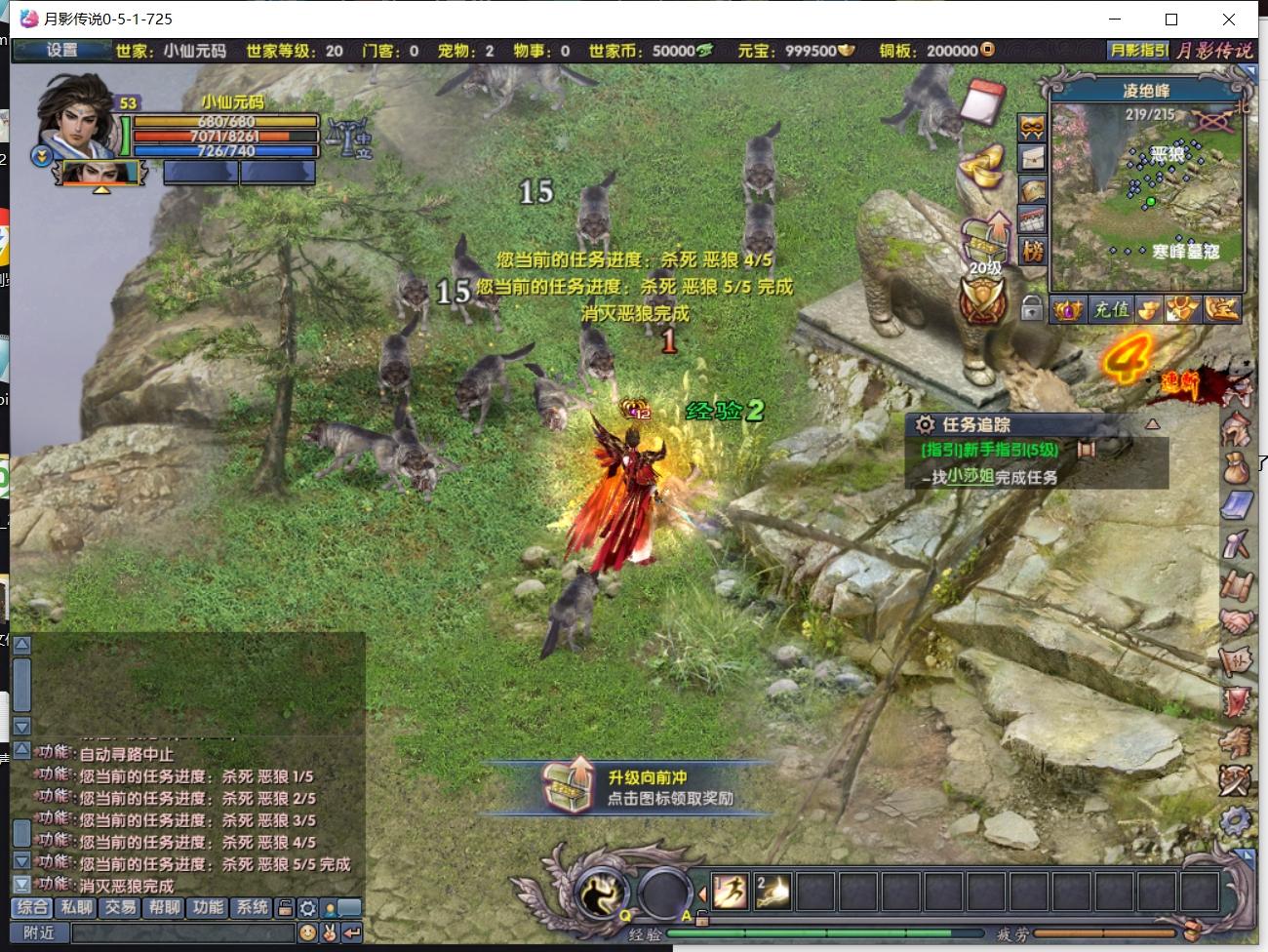Click the 月影指引 guide button
Screen dimensions: 1268x952
(x=1137, y=51)
